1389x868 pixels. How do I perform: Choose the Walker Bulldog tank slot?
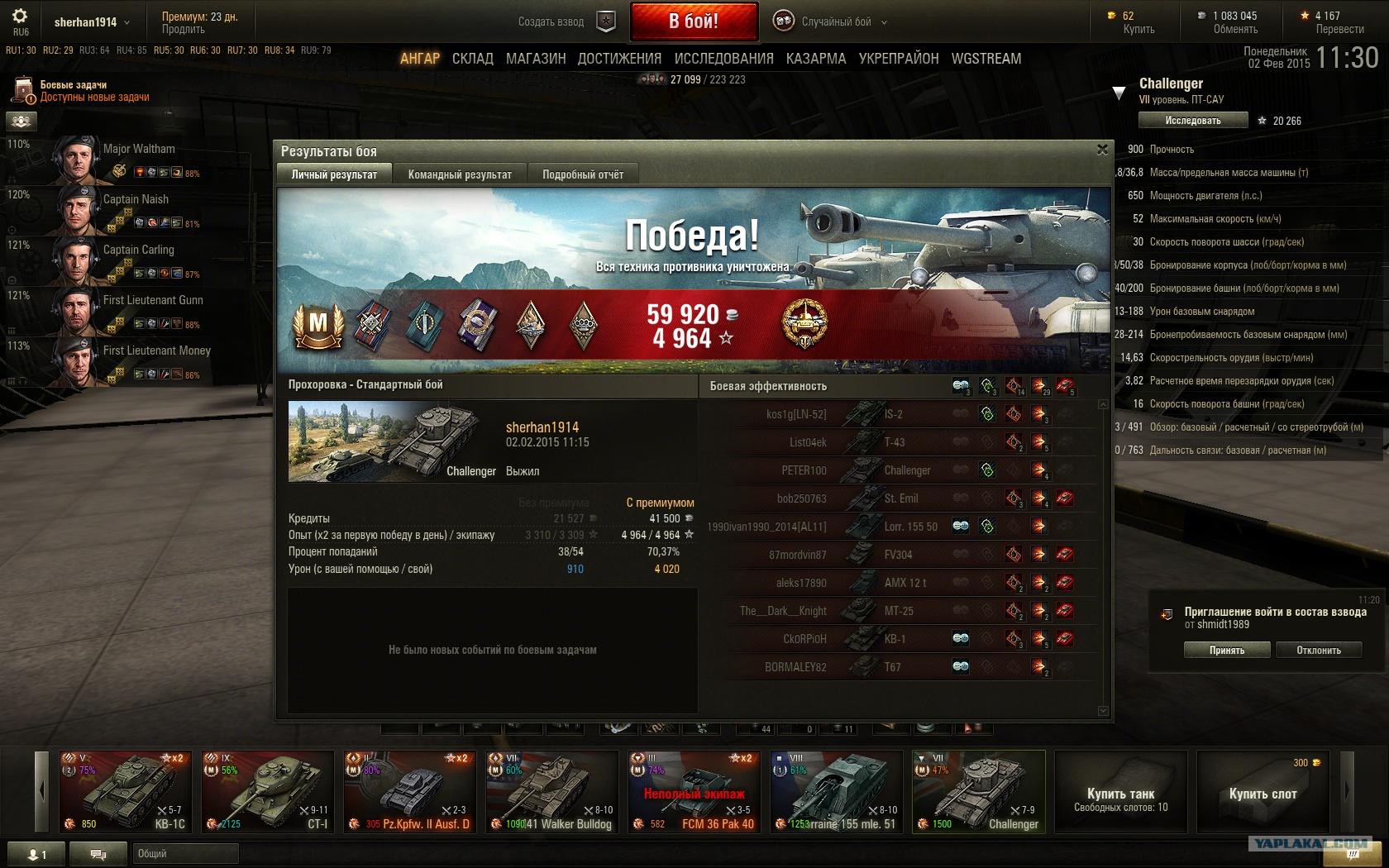point(551,791)
